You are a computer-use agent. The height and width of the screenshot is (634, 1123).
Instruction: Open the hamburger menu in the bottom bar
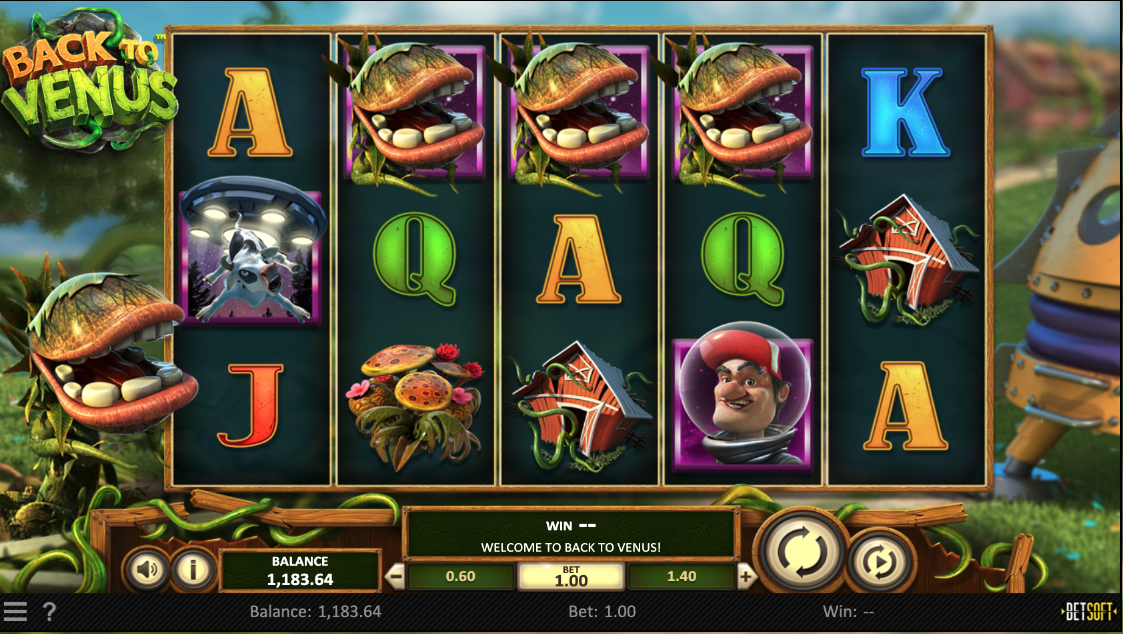pyautogui.click(x=15, y=611)
